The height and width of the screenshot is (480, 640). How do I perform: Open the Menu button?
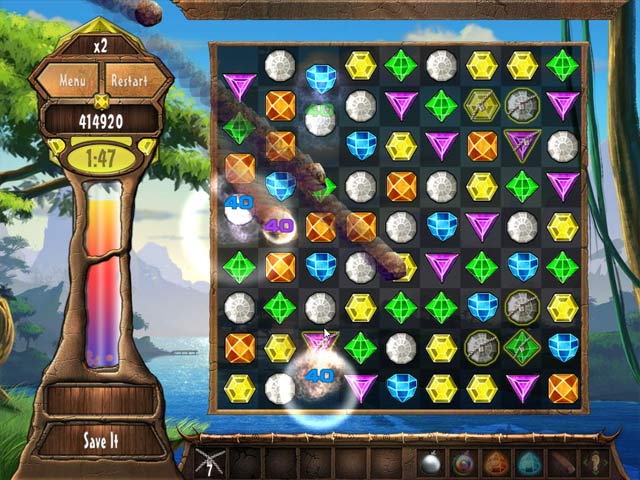[71, 79]
